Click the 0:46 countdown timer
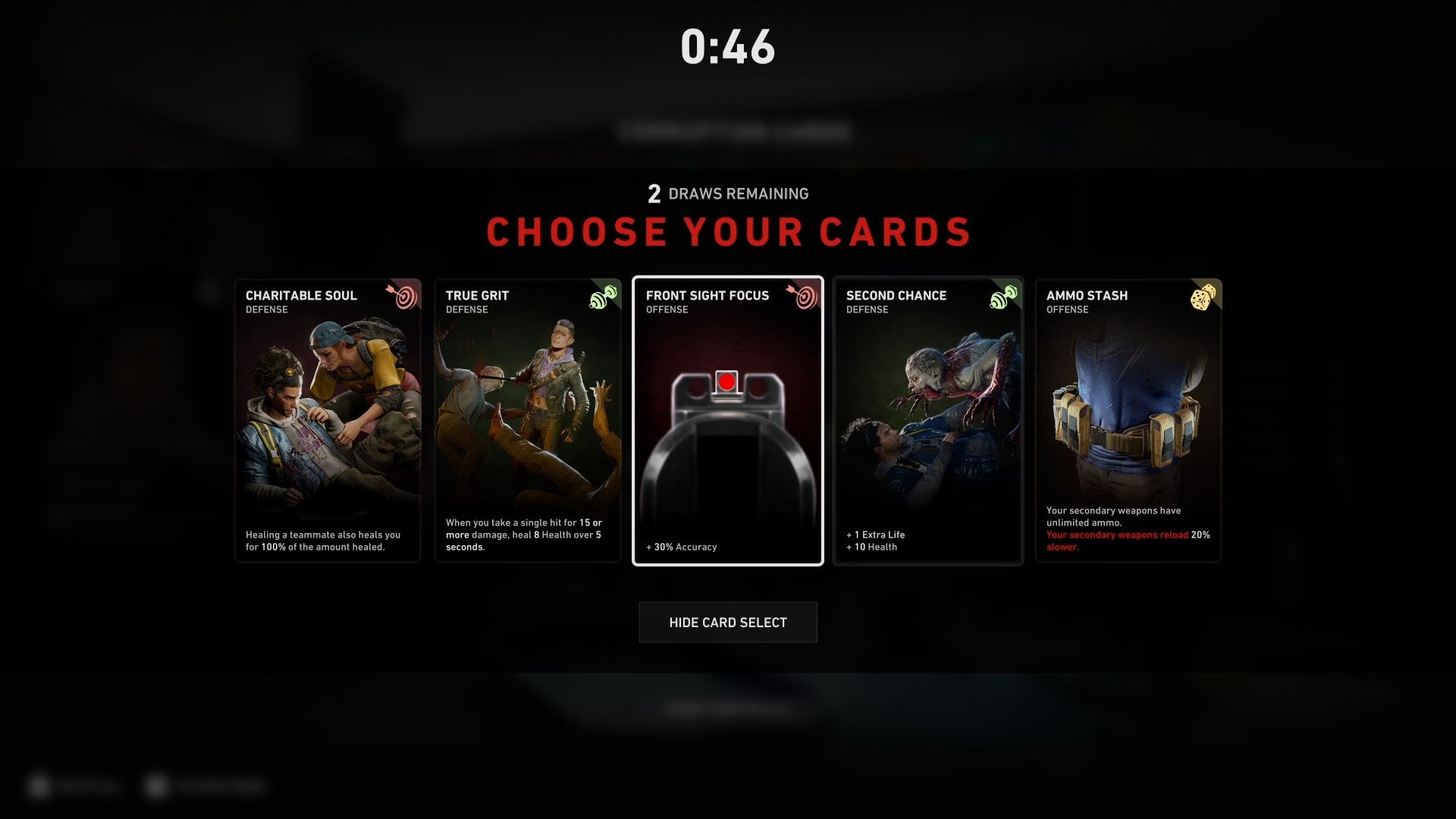 click(x=727, y=47)
